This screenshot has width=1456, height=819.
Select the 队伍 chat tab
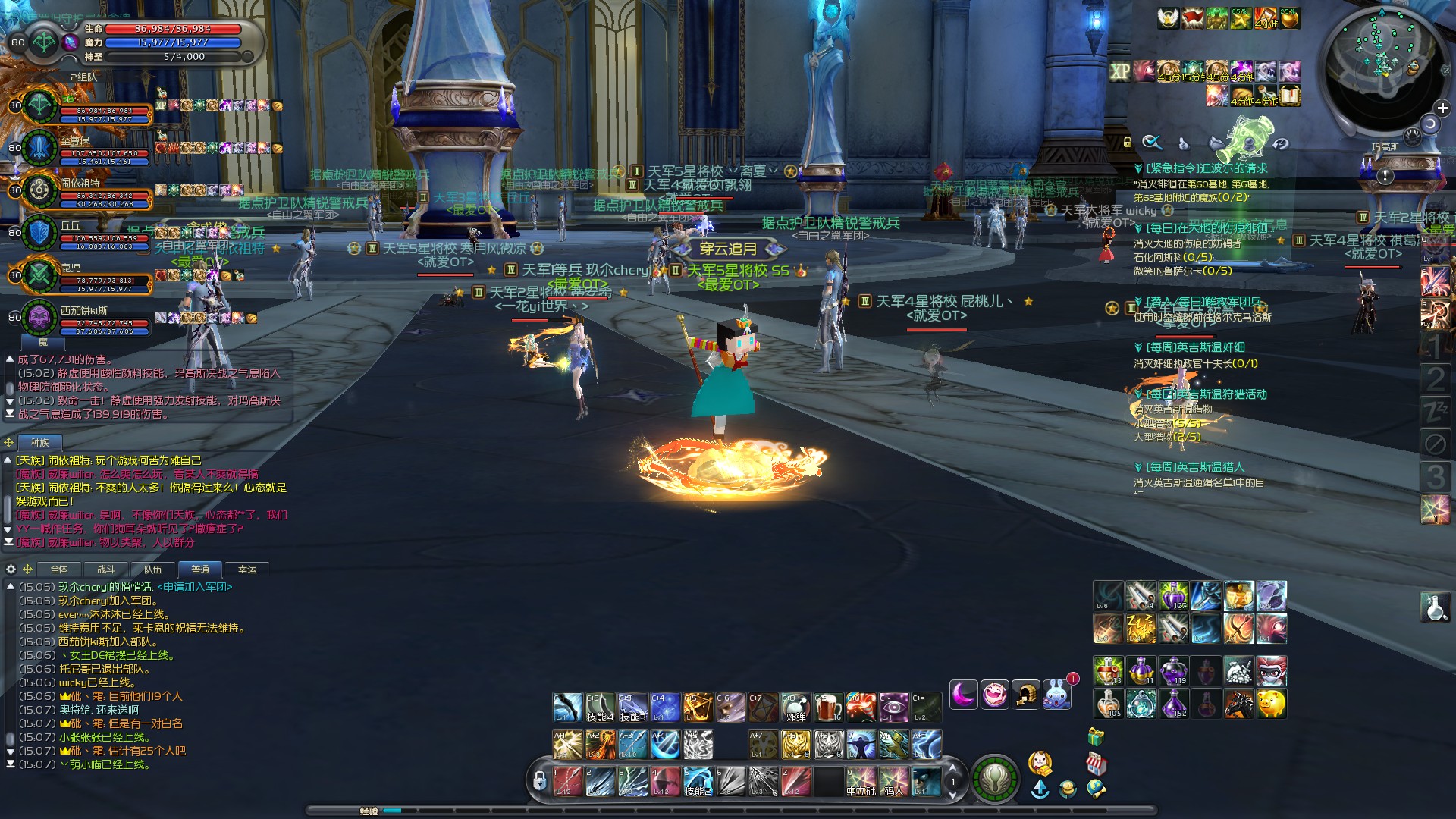point(153,570)
